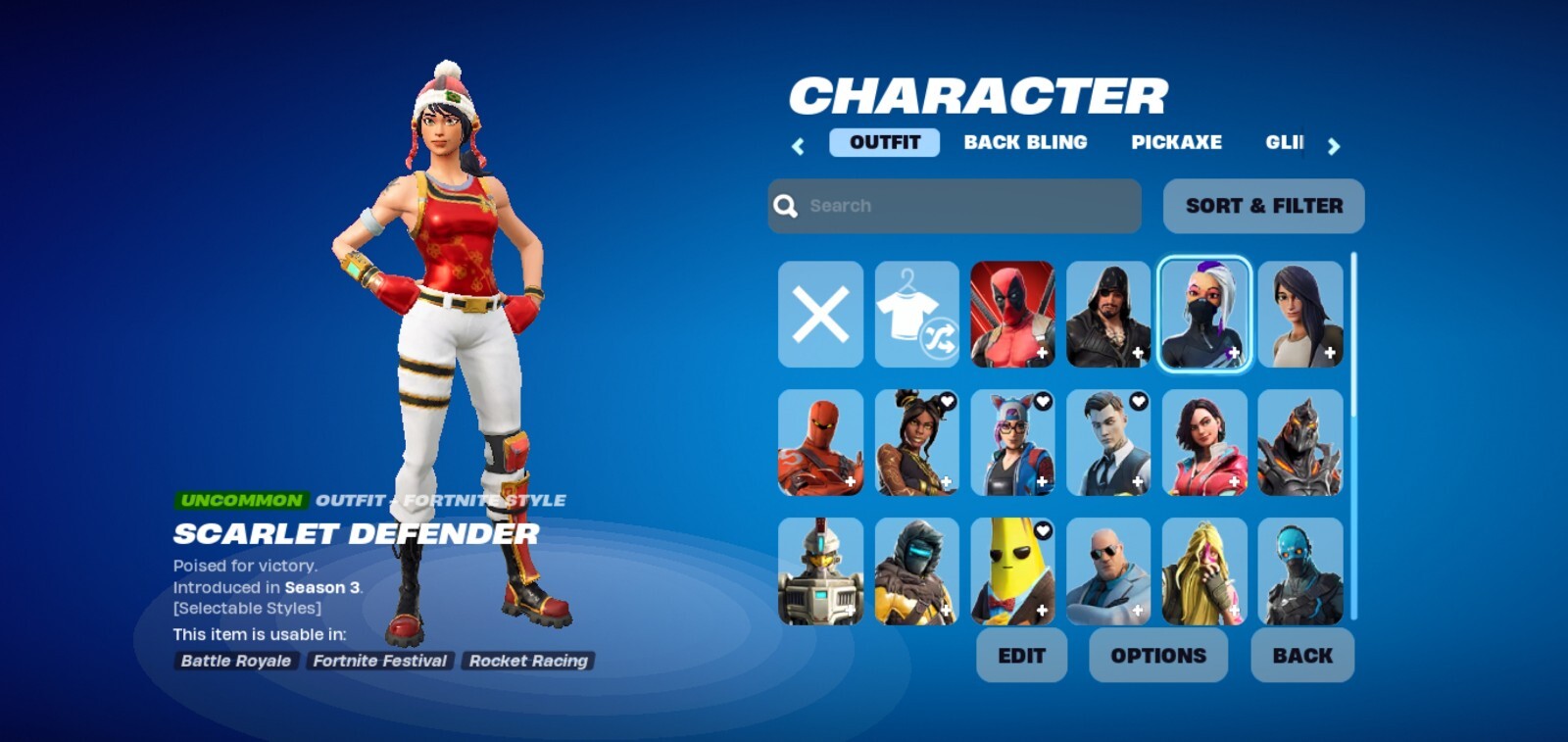This screenshot has height=742, width=1568.
Task: Open the PICKAXE tab
Action: click(1176, 143)
